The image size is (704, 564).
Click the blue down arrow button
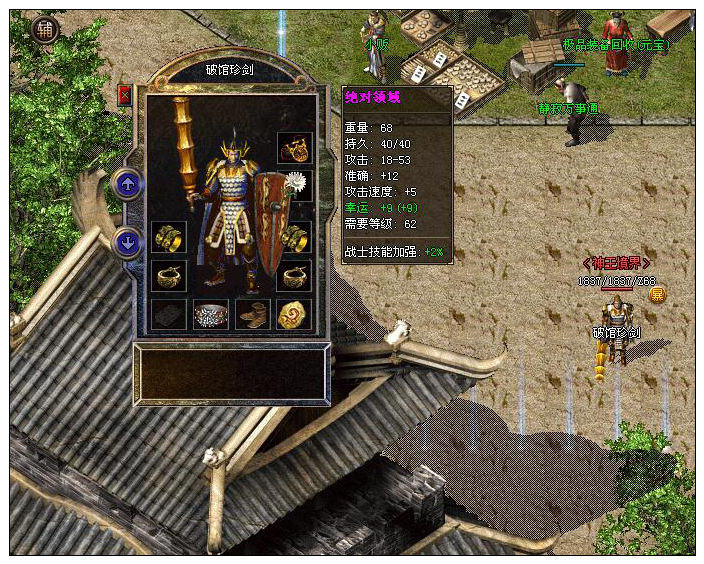click(128, 242)
